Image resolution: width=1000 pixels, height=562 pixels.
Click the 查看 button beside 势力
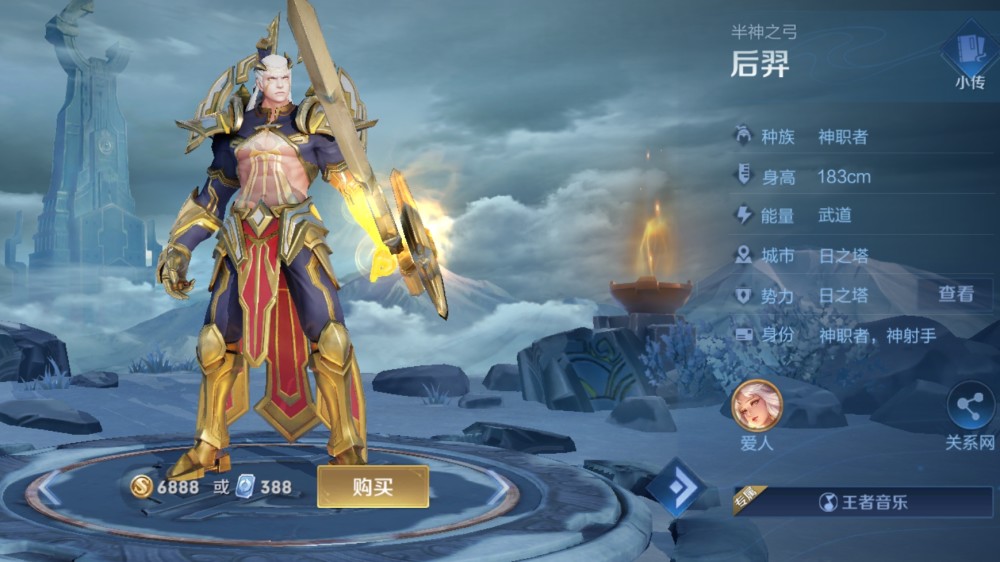(x=955, y=294)
